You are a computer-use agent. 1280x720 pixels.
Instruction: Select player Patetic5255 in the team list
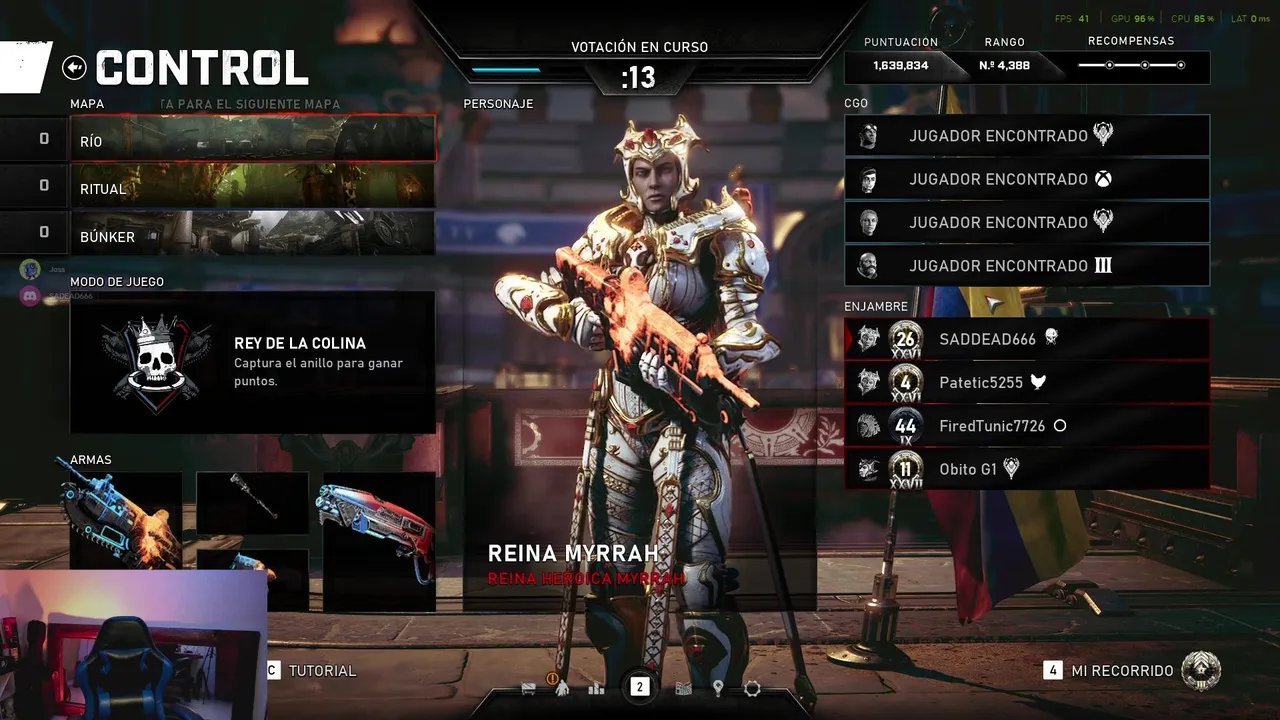(1027, 382)
